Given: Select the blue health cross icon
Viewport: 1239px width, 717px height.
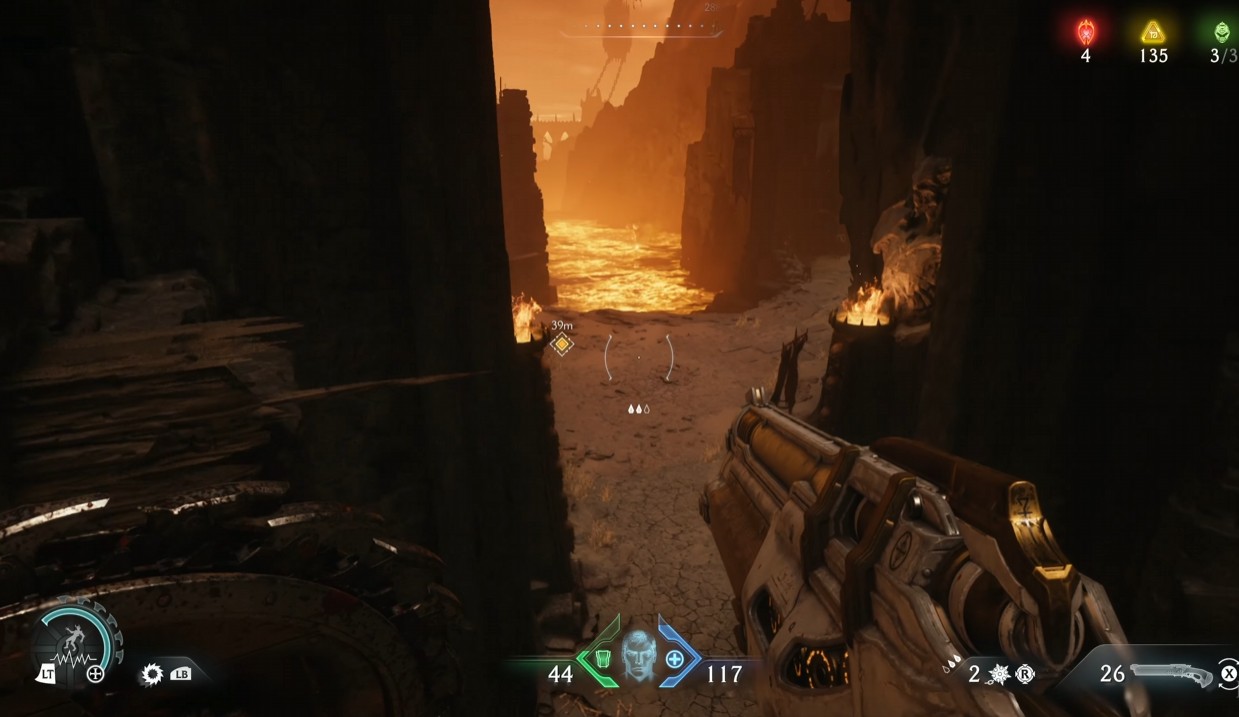Looking at the screenshot, I should pyautogui.click(x=674, y=659).
